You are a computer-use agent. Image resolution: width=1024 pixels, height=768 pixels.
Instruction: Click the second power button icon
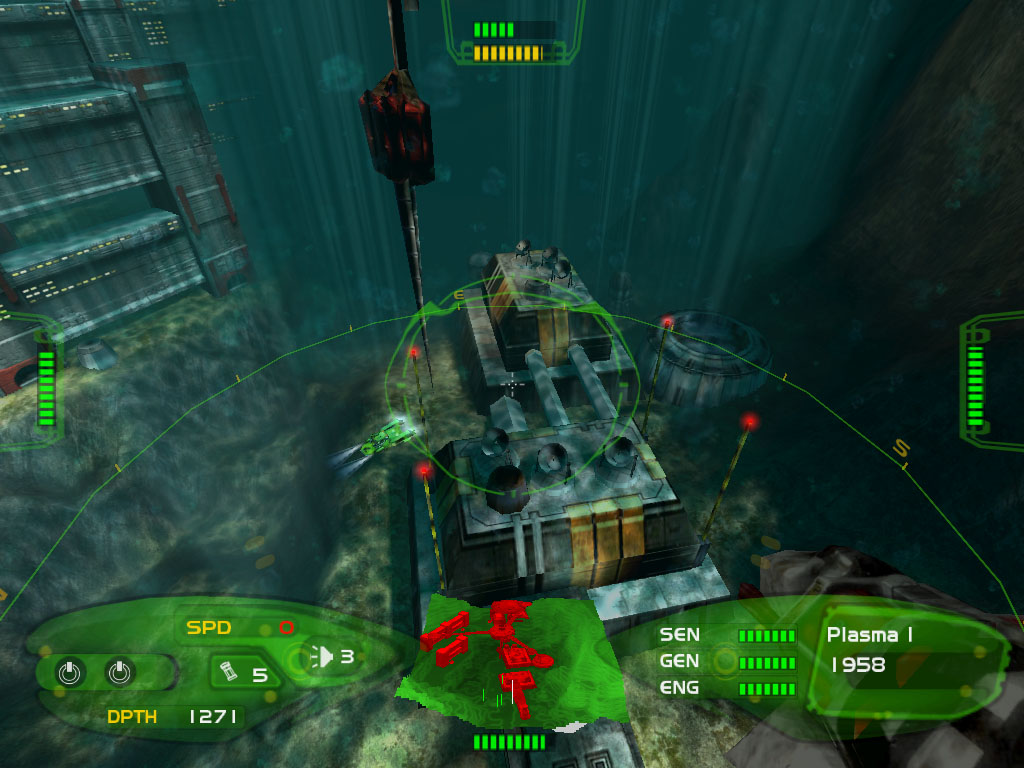[x=119, y=673]
